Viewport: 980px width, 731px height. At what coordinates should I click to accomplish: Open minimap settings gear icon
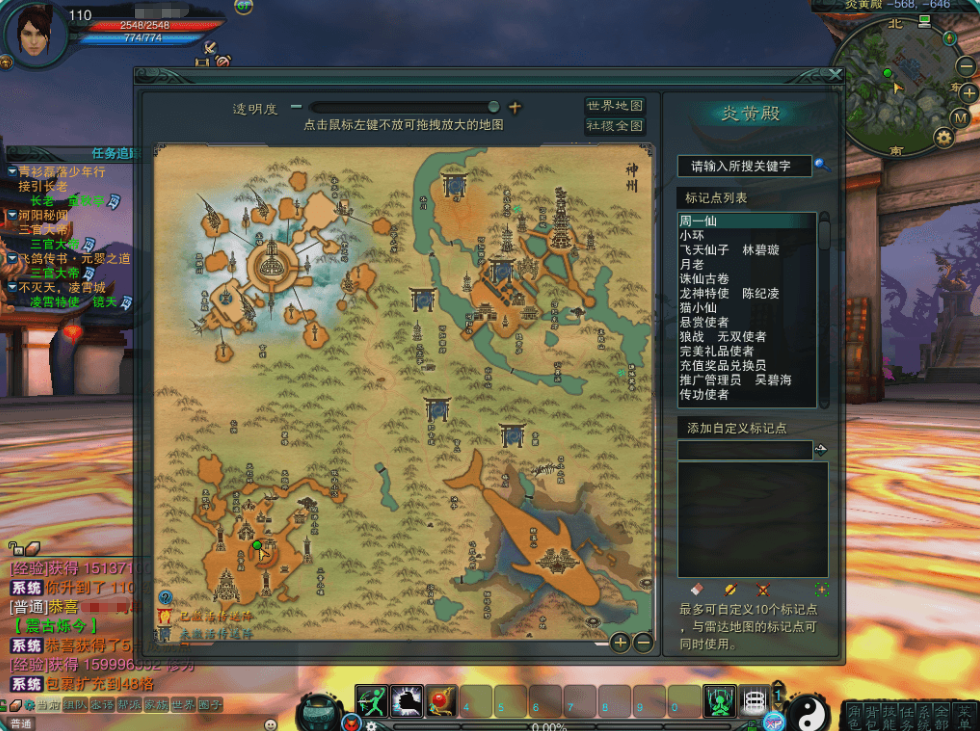point(943,137)
